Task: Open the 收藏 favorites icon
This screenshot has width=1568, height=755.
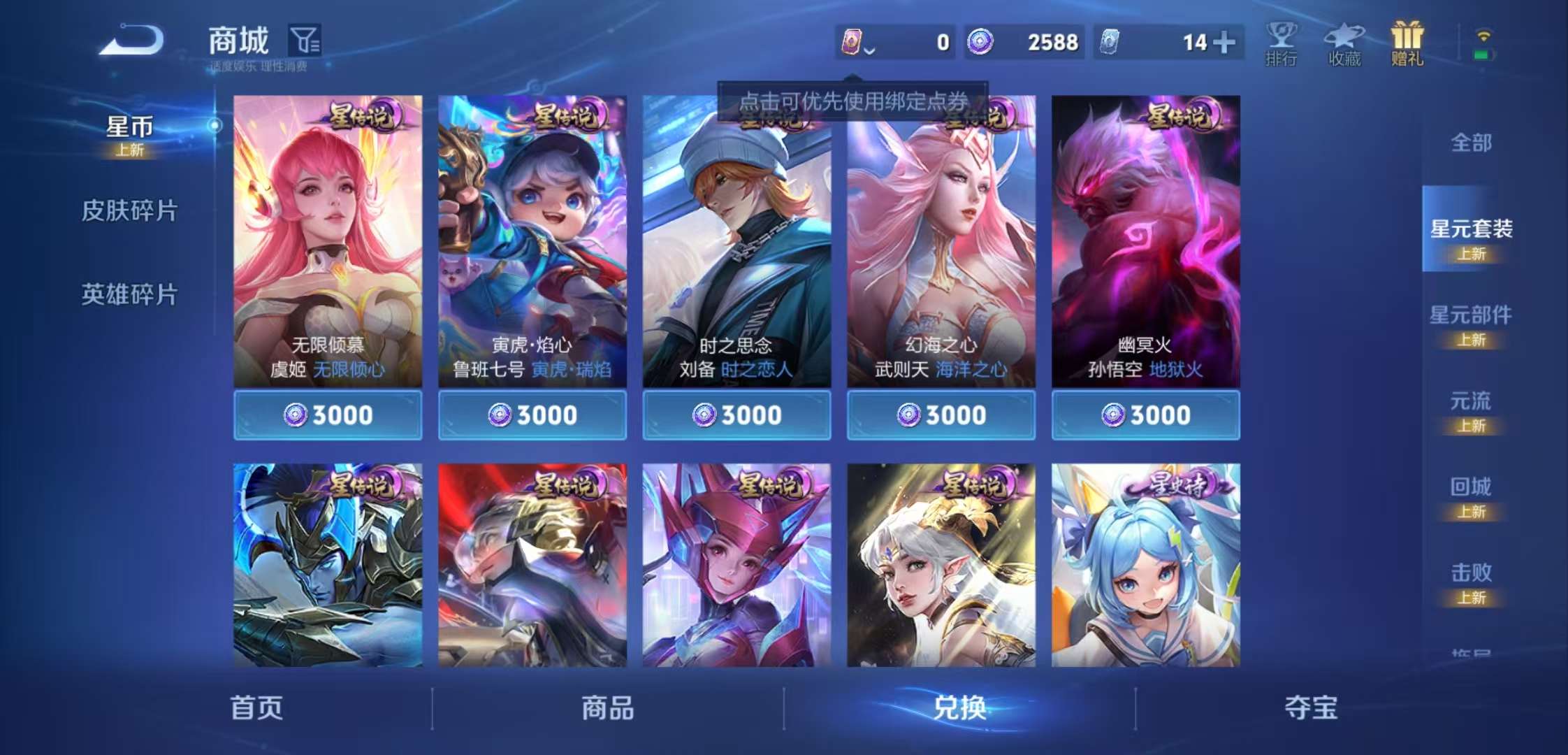Action: tap(1344, 42)
